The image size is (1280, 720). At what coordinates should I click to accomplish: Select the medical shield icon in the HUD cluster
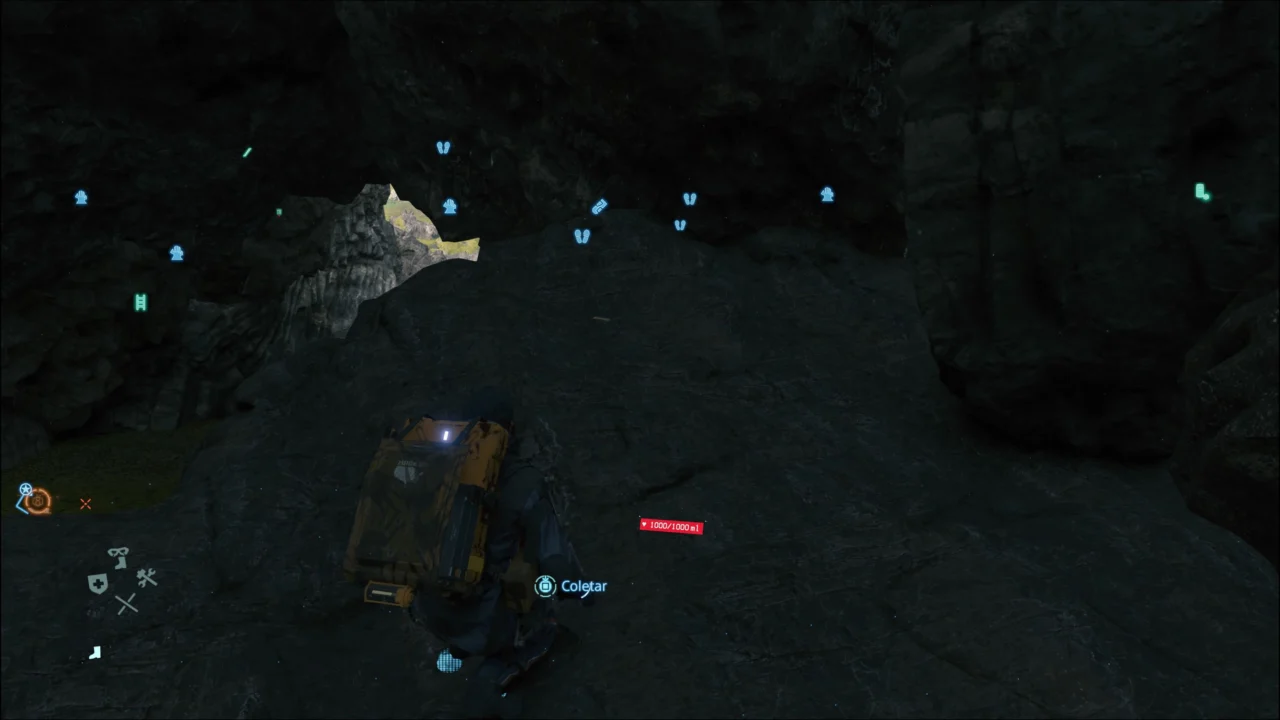(98, 583)
